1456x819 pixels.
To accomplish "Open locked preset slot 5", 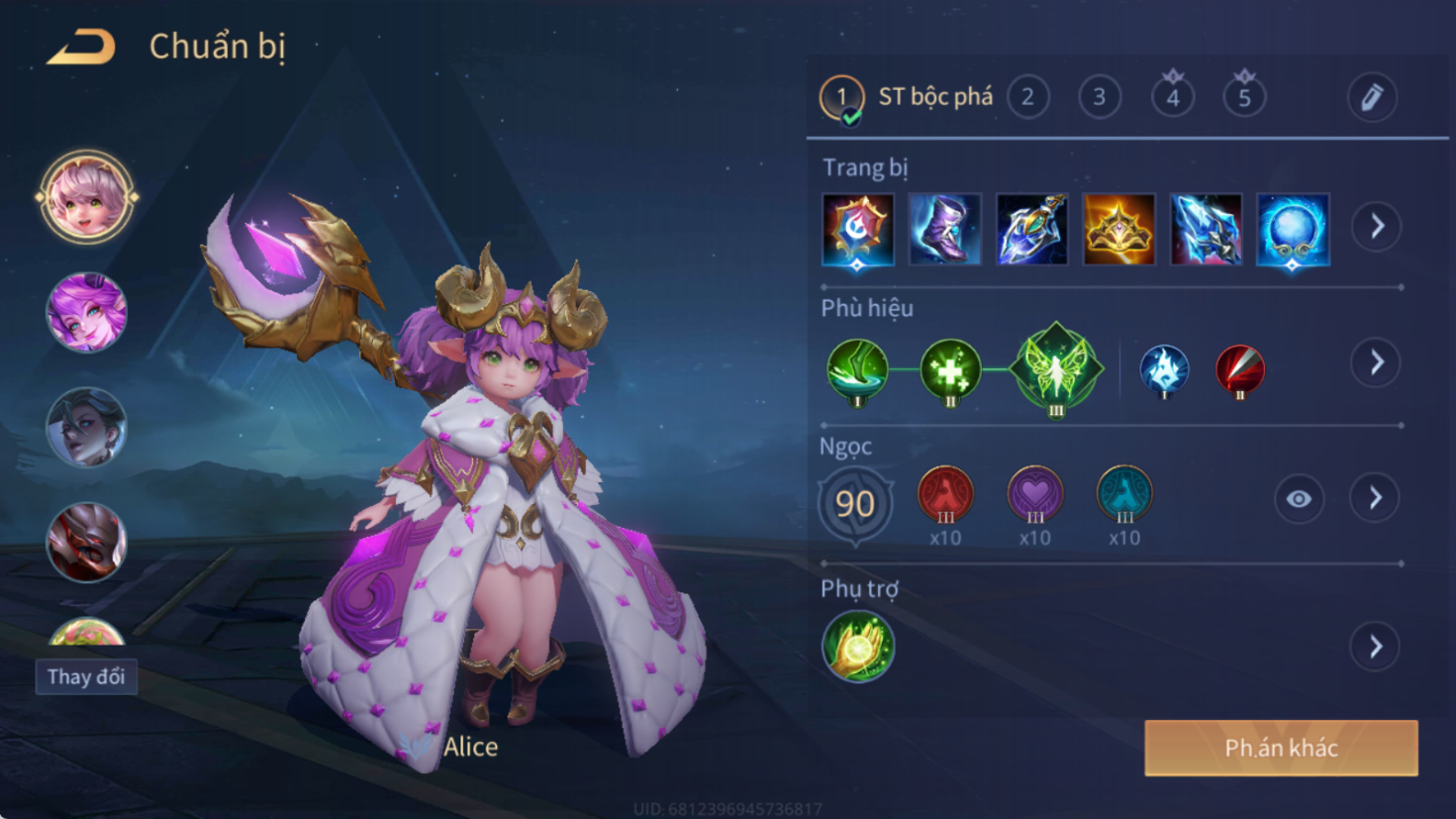I will coord(1244,97).
